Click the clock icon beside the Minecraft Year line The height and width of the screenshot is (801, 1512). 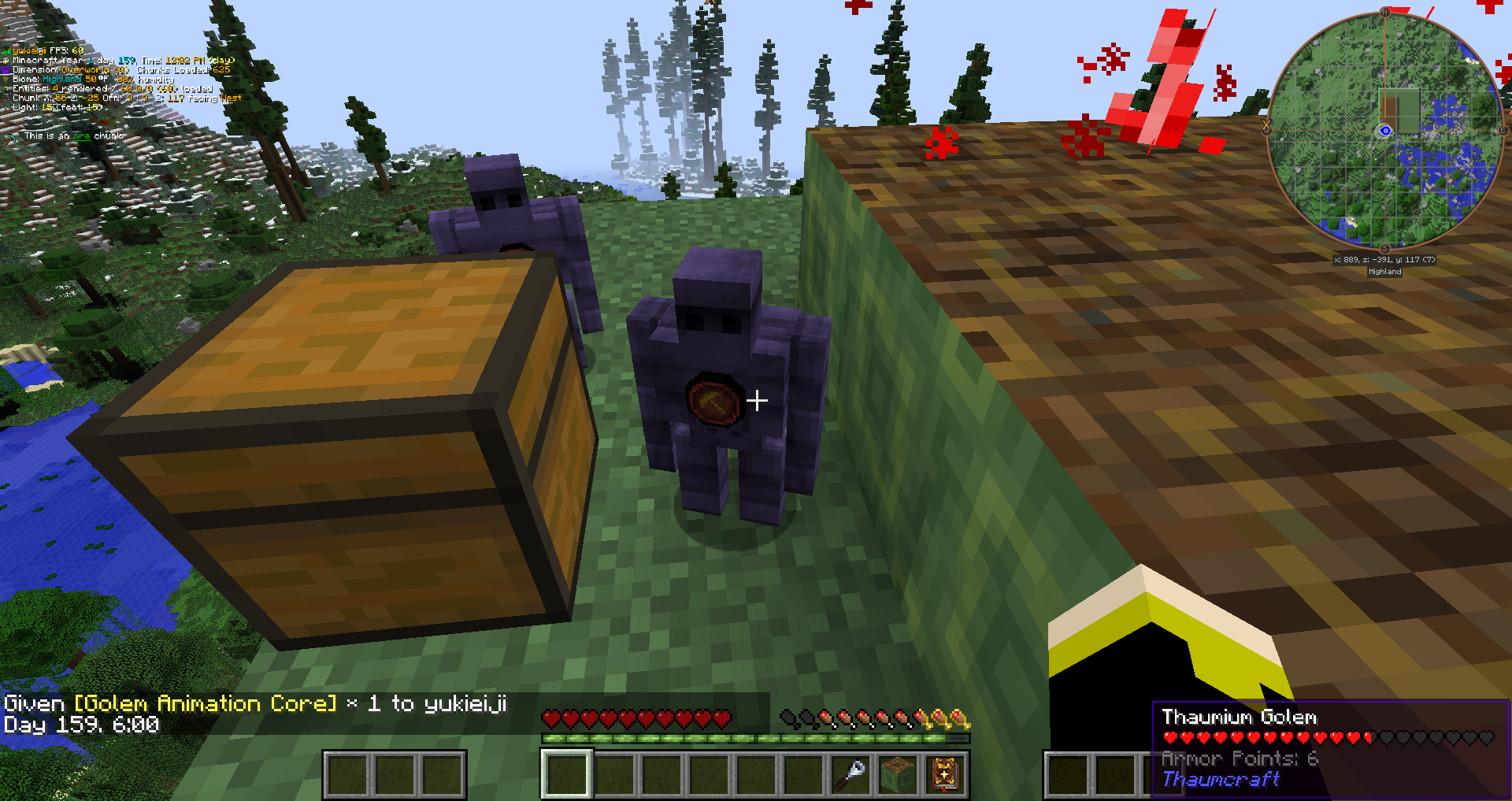pos(6,61)
